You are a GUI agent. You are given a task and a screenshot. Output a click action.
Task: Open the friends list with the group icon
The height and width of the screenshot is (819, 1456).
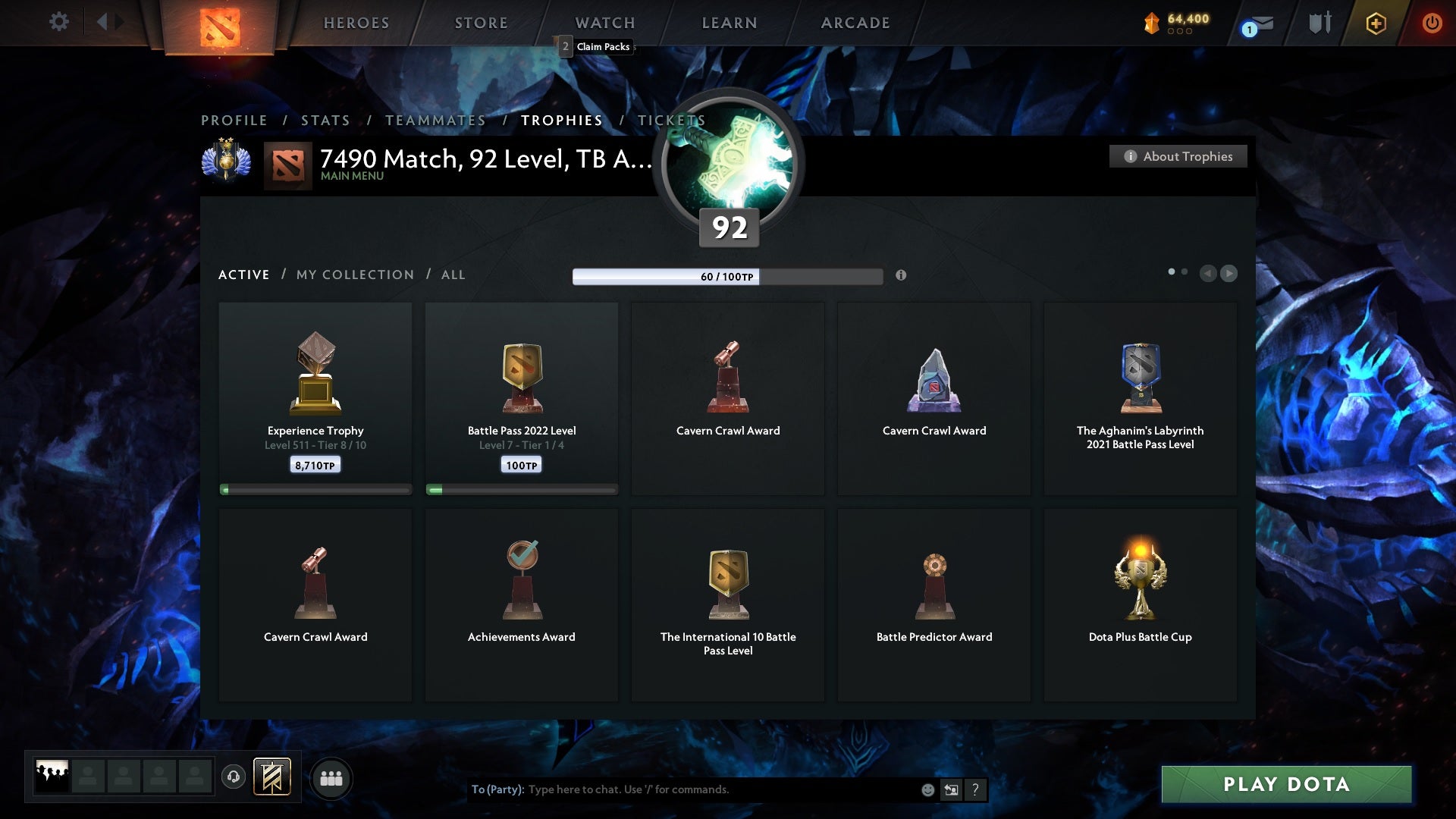[x=331, y=778]
